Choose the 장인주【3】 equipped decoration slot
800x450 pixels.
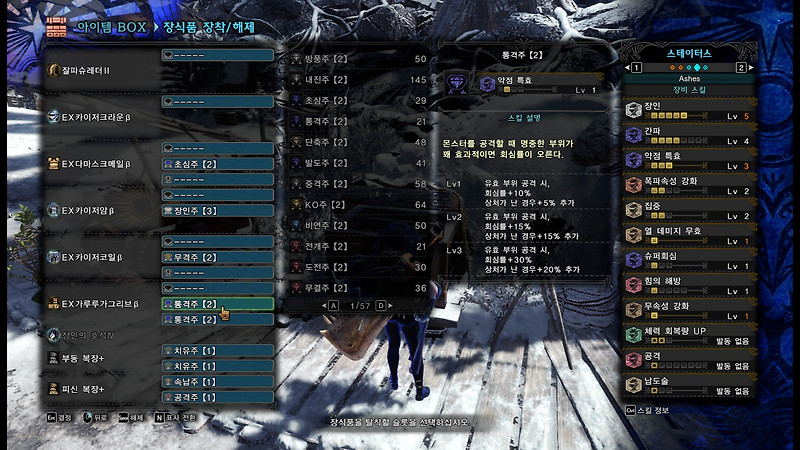pos(217,211)
